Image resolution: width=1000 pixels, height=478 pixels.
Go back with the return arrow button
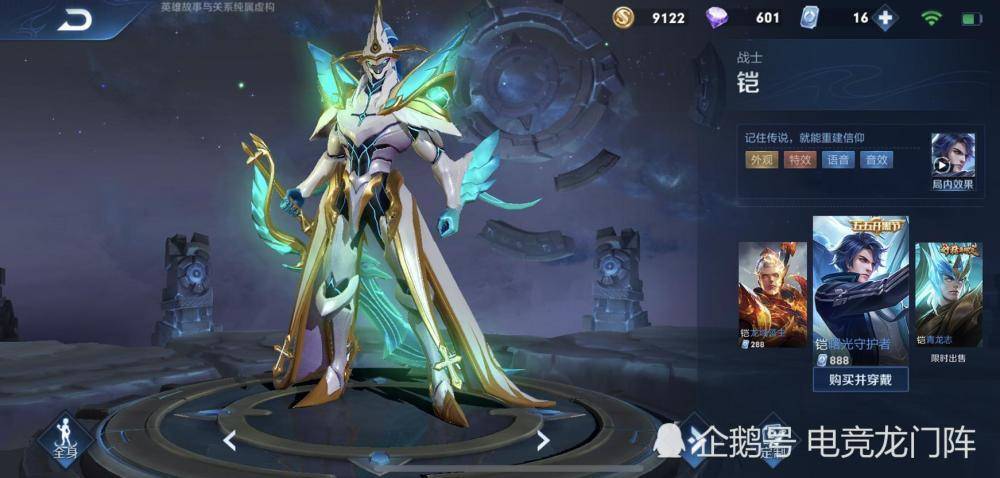click(x=73, y=19)
